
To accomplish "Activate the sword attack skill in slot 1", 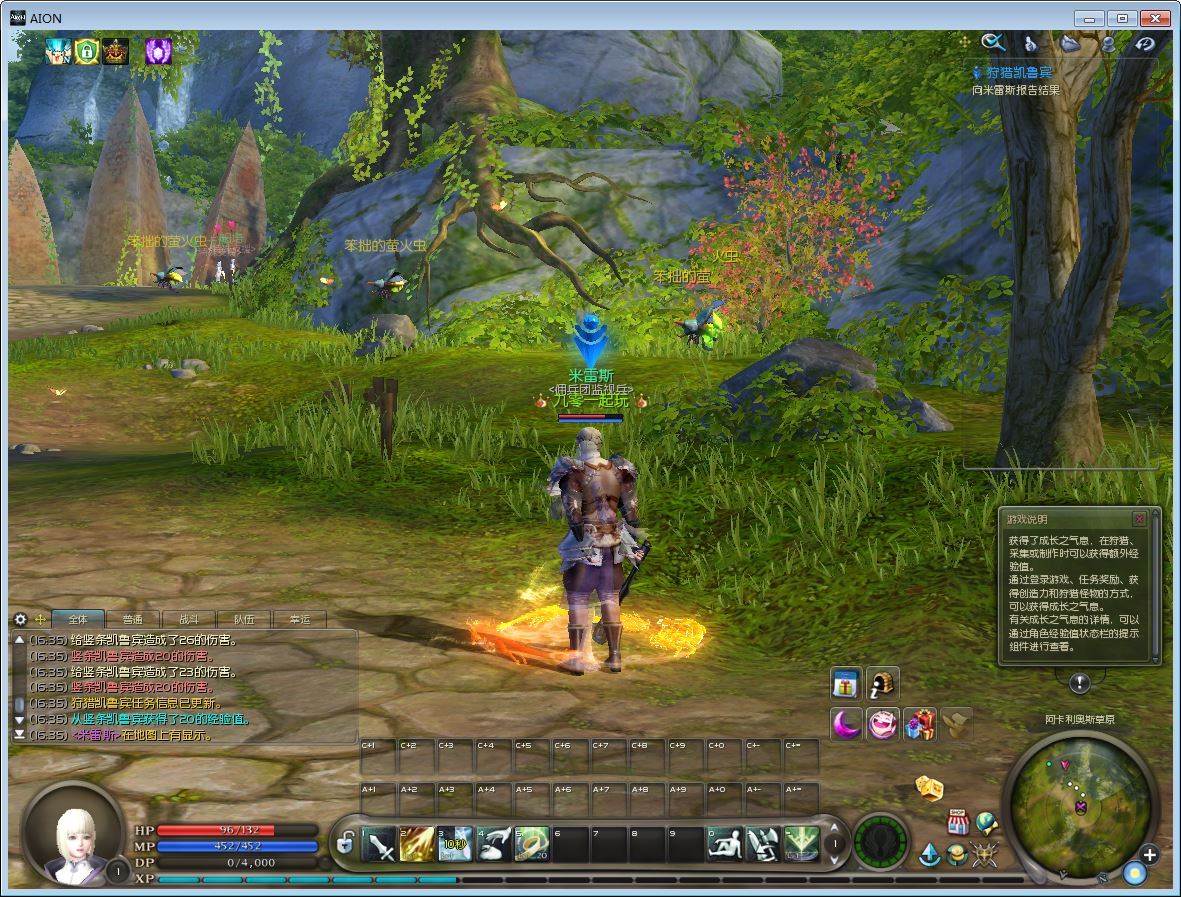I will click(x=379, y=845).
